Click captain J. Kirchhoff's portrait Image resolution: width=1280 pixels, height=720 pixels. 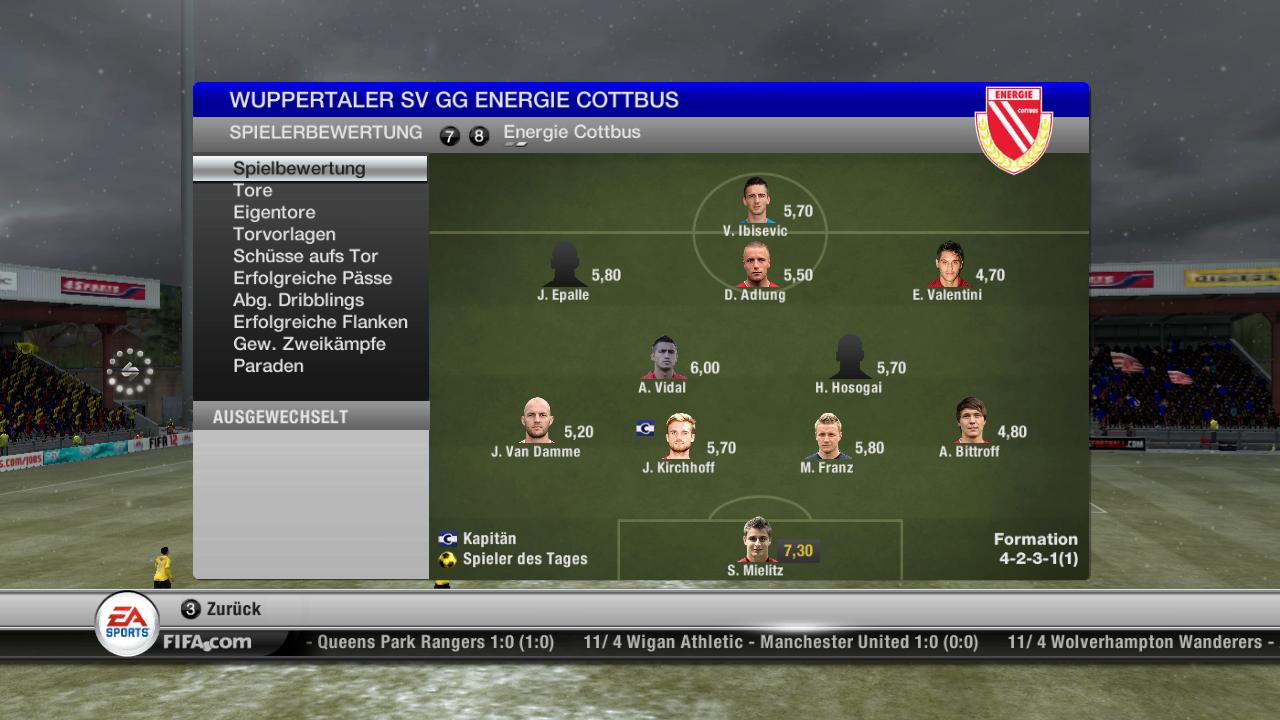pos(680,437)
